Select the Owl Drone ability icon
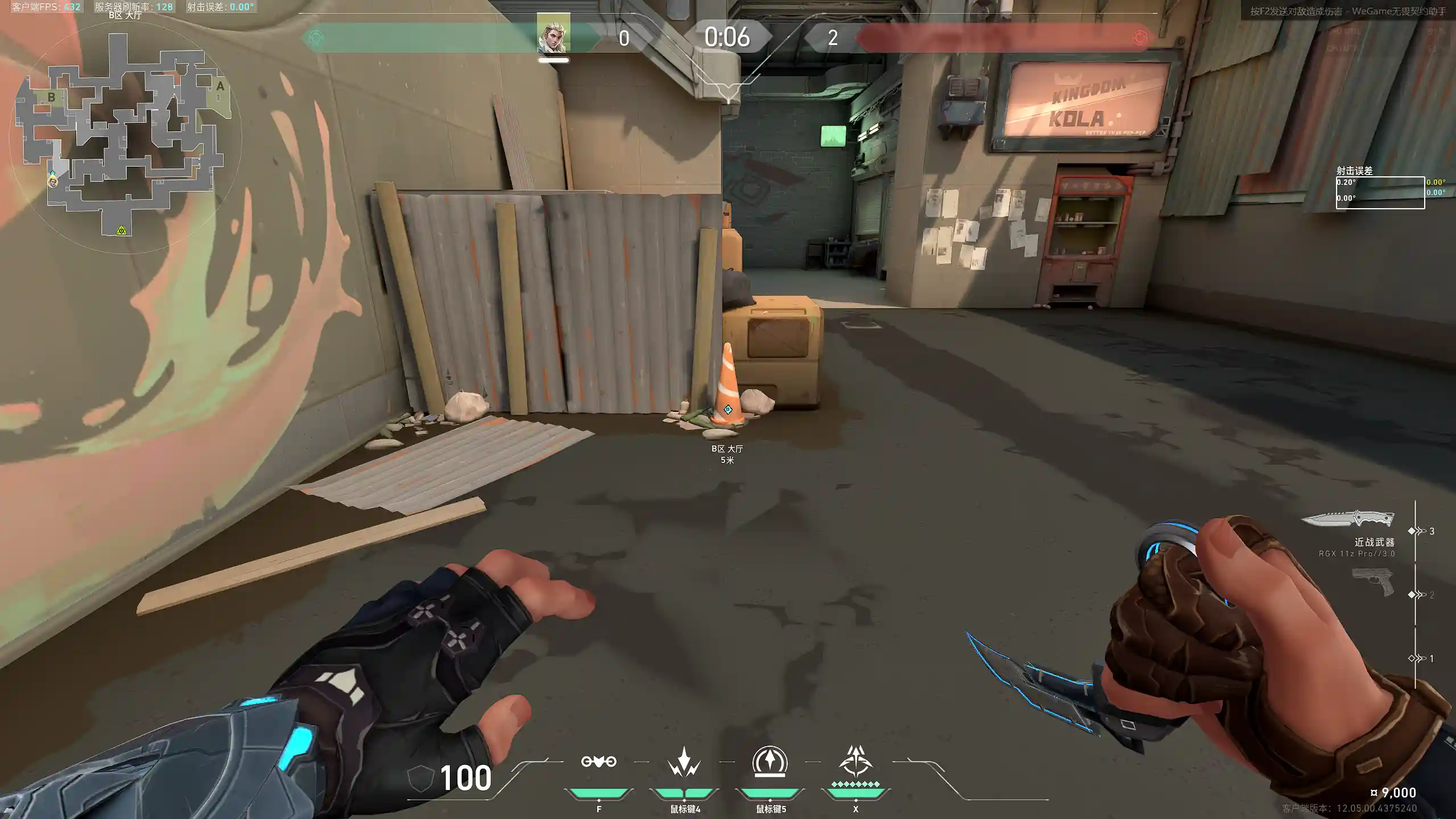Viewport: 1456px width, 819px height. coord(598,762)
